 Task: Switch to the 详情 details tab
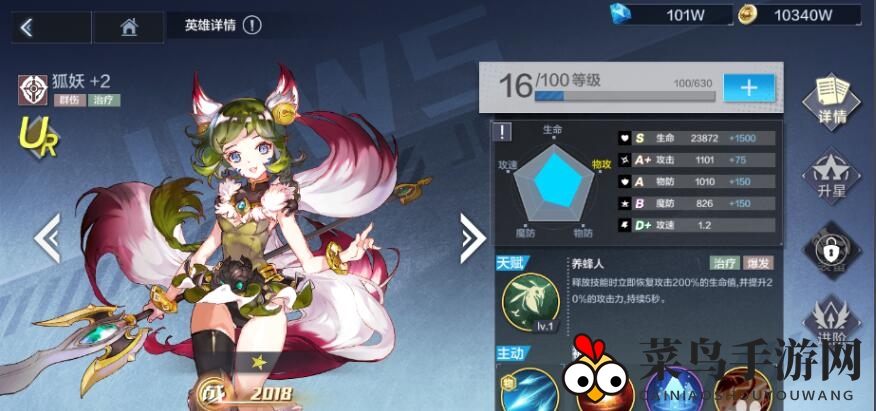[x=832, y=100]
